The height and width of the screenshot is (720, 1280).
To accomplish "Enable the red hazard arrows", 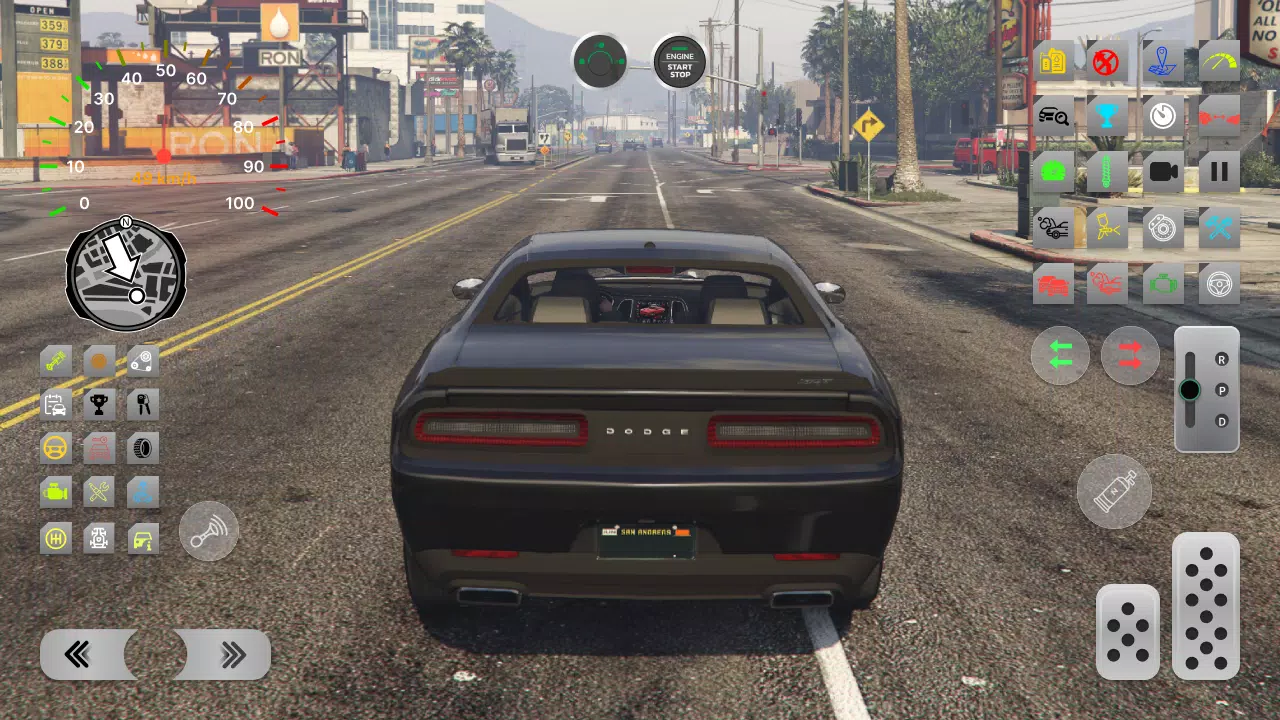I will pos(1131,356).
